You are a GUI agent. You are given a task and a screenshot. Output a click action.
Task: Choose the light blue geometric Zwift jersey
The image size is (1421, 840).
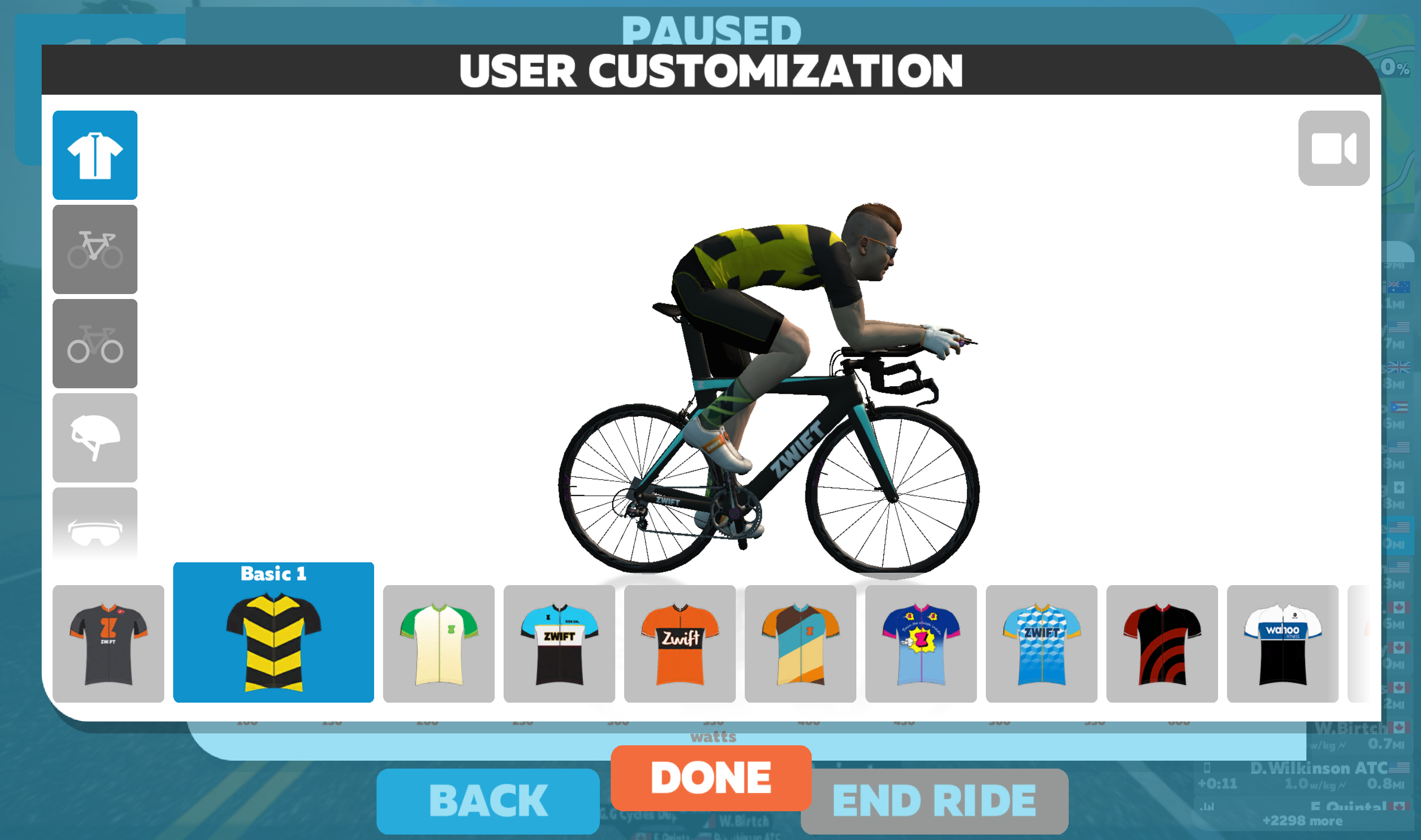coord(1041,644)
